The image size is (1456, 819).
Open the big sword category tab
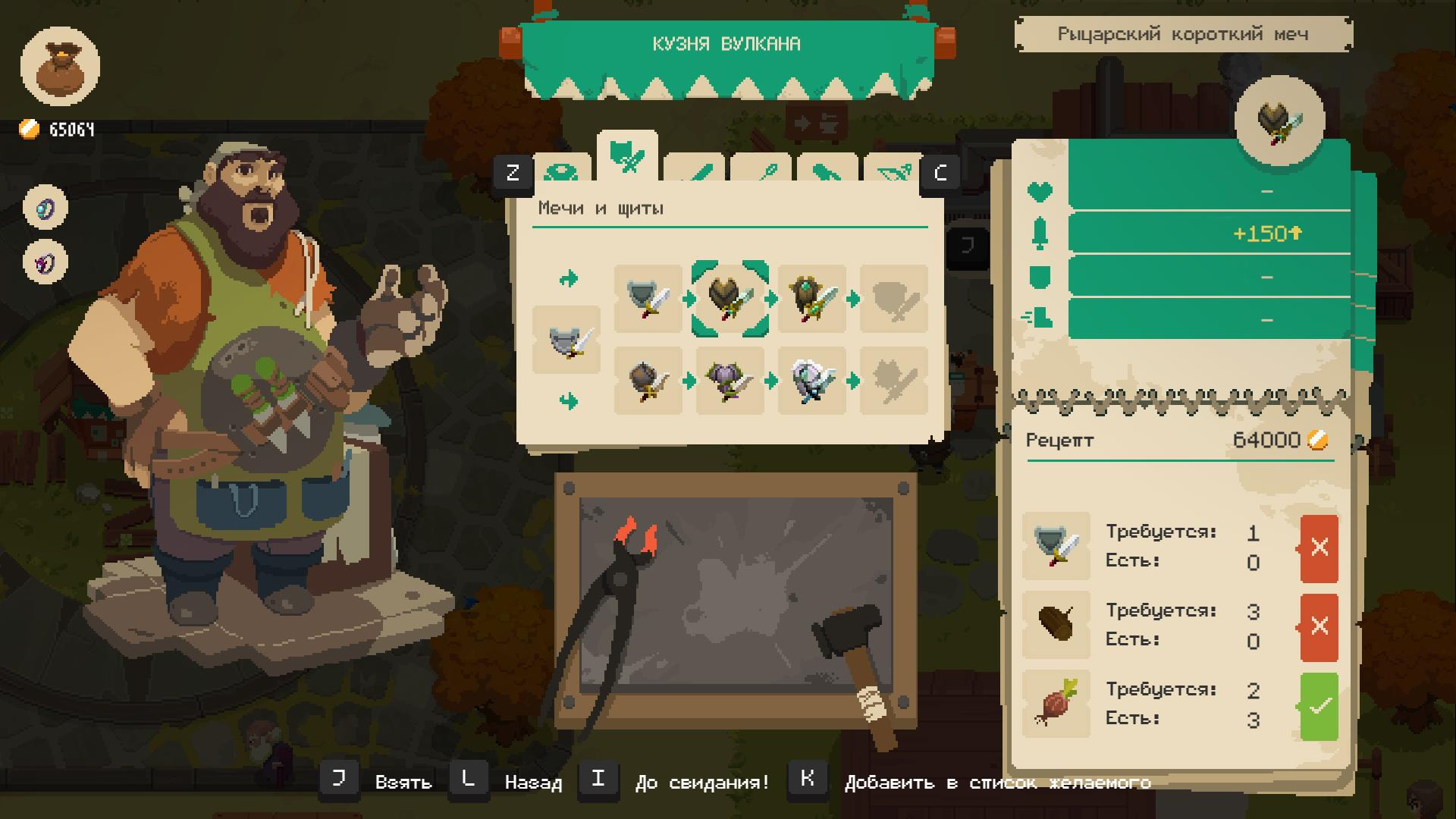[x=695, y=171]
